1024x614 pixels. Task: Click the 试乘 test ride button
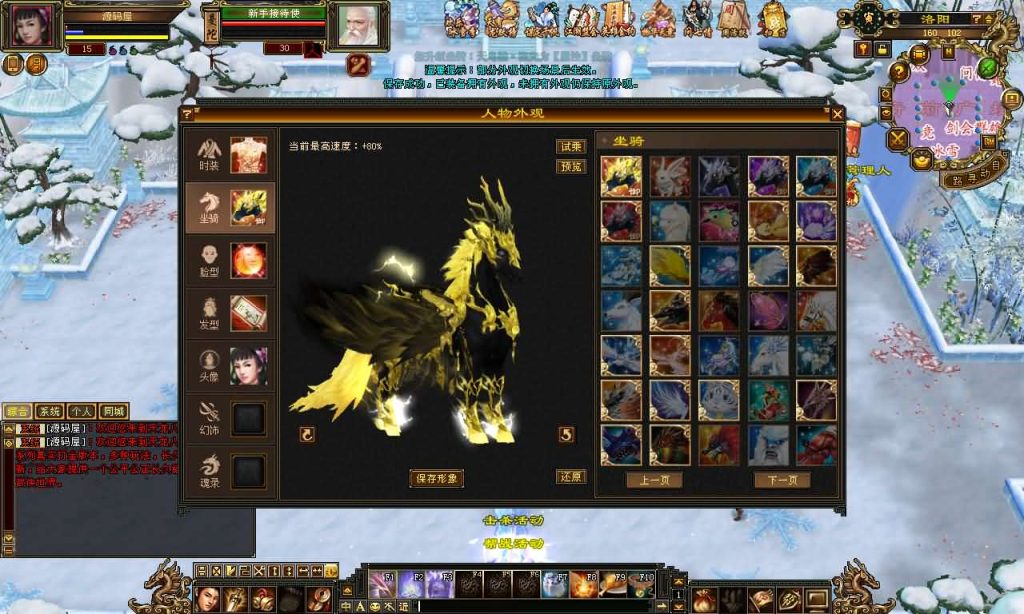coord(571,146)
